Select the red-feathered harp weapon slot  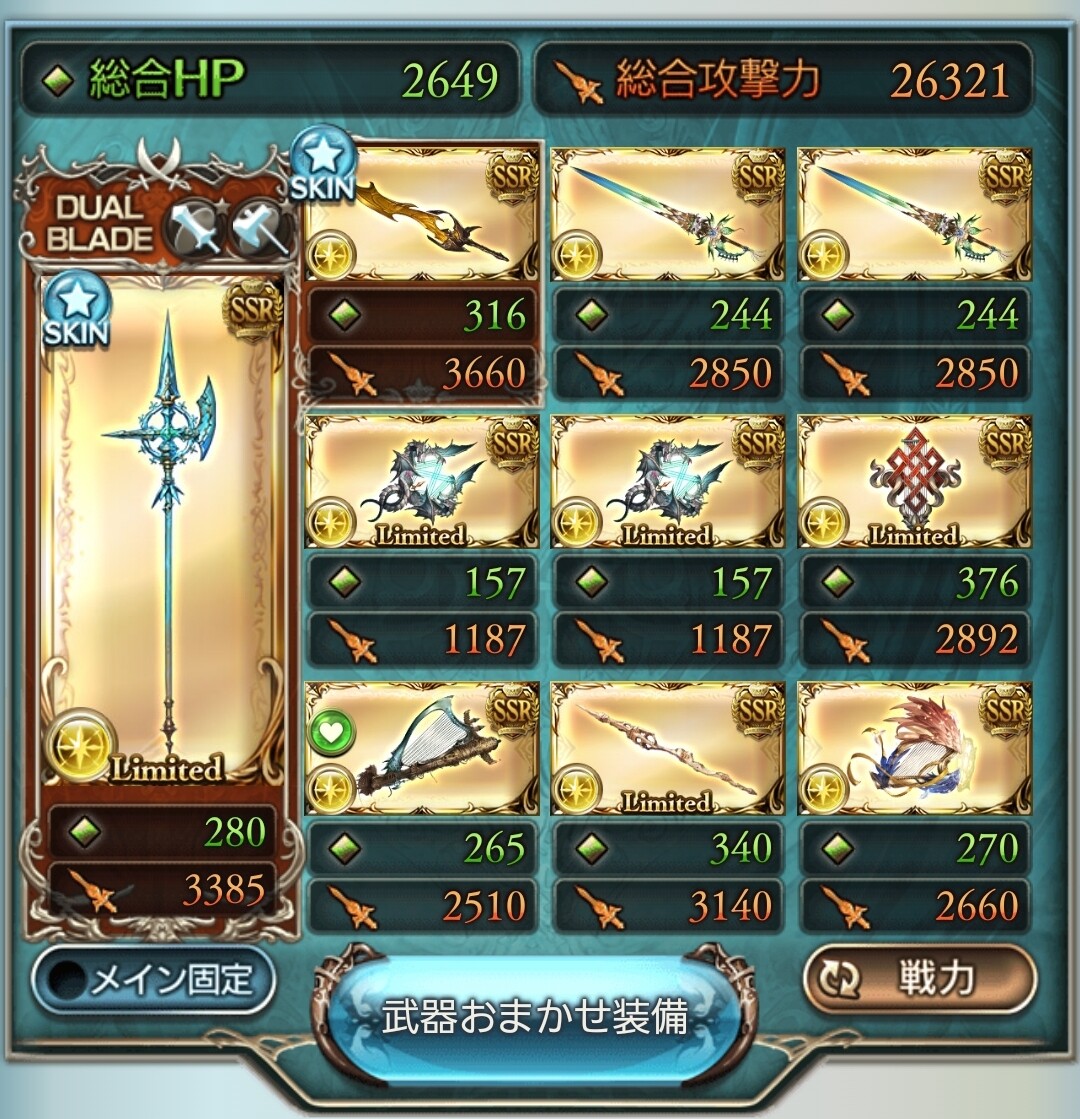point(914,748)
